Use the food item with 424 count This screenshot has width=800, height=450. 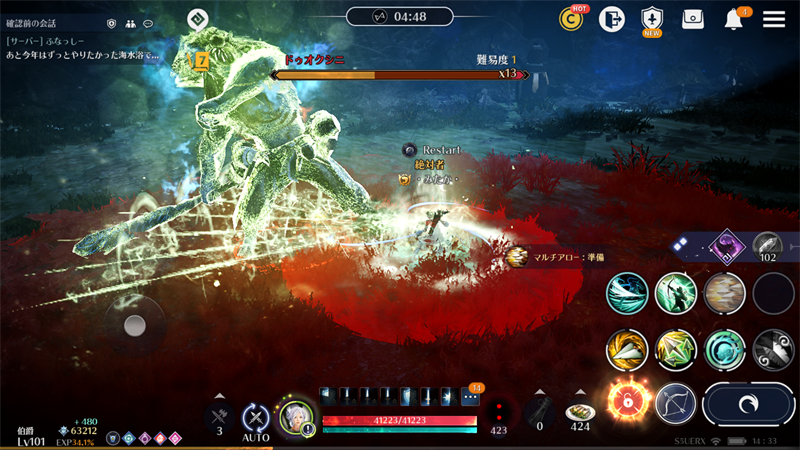coord(580,413)
